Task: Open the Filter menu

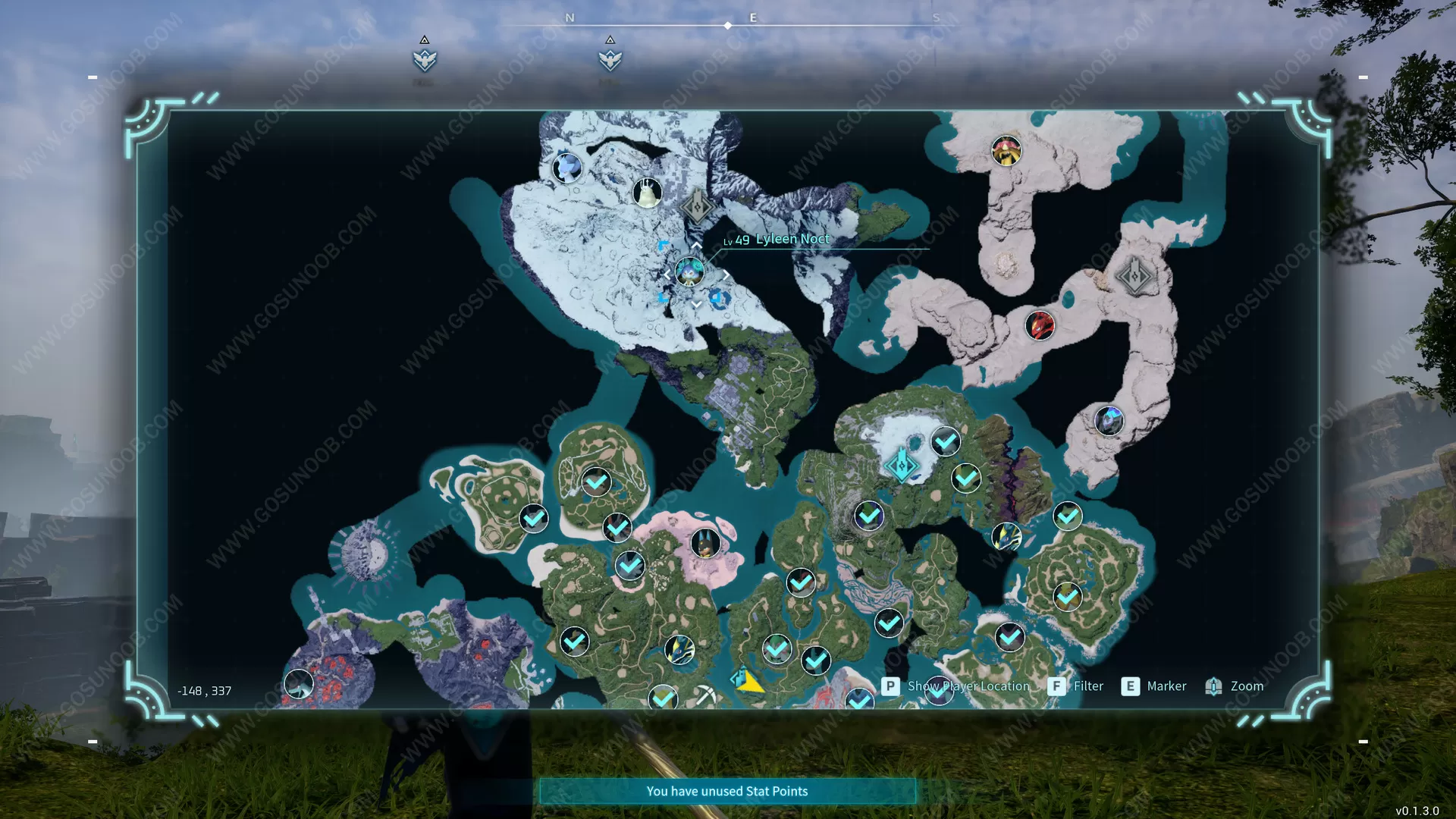Action: pyautogui.click(x=1089, y=686)
